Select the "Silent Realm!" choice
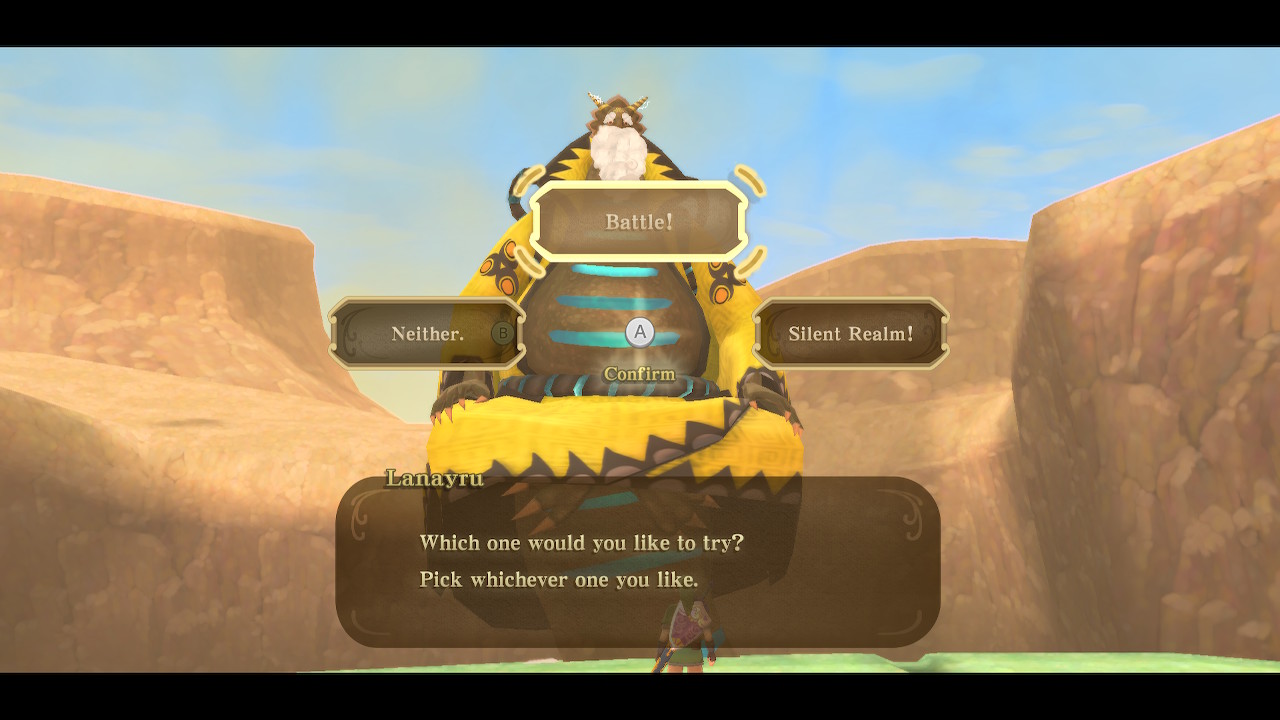This screenshot has height=720, width=1280. (x=850, y=334)
